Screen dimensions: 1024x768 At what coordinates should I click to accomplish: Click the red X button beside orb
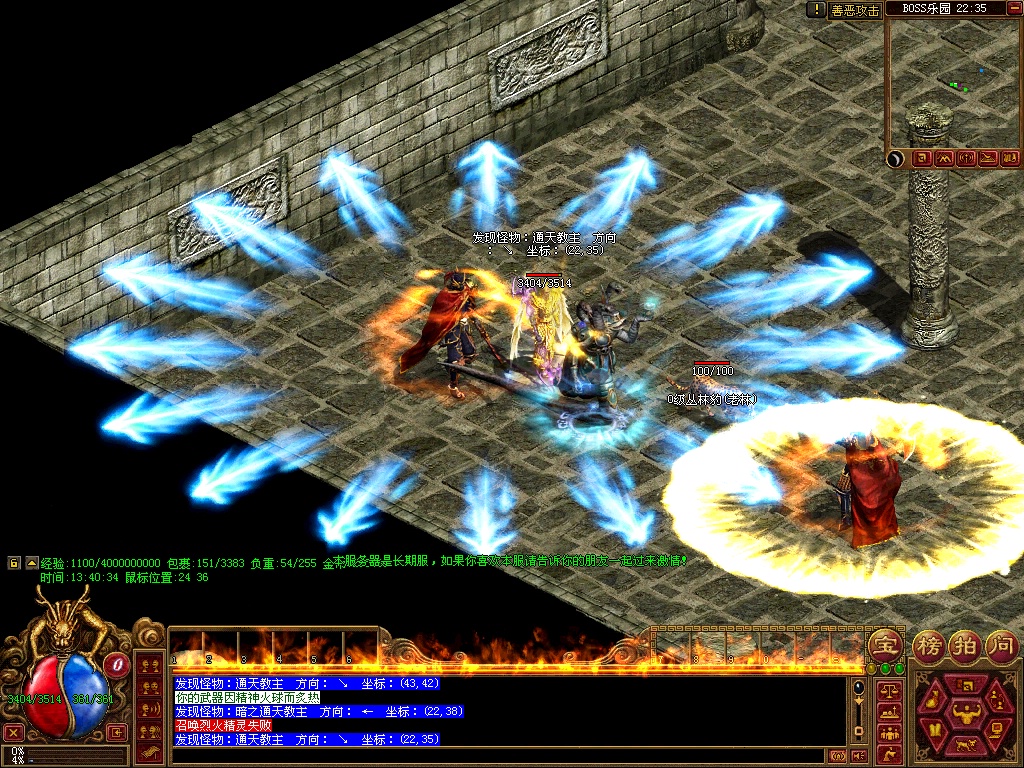(14, 732)
